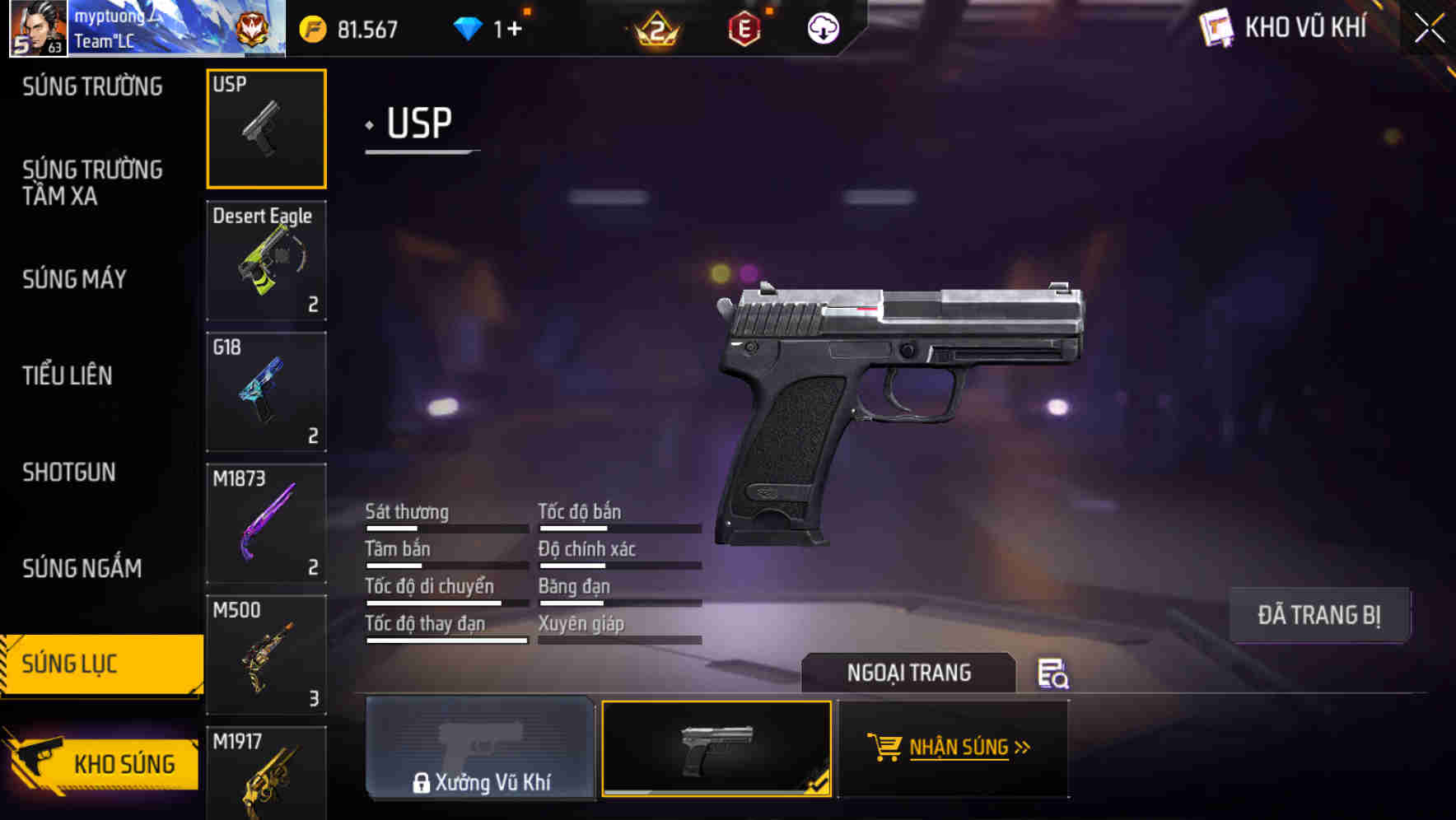Open the locked Xưởng Vũ Khí slot
The height and width of the screenshot is (820, 1456).
click(481, 748)
